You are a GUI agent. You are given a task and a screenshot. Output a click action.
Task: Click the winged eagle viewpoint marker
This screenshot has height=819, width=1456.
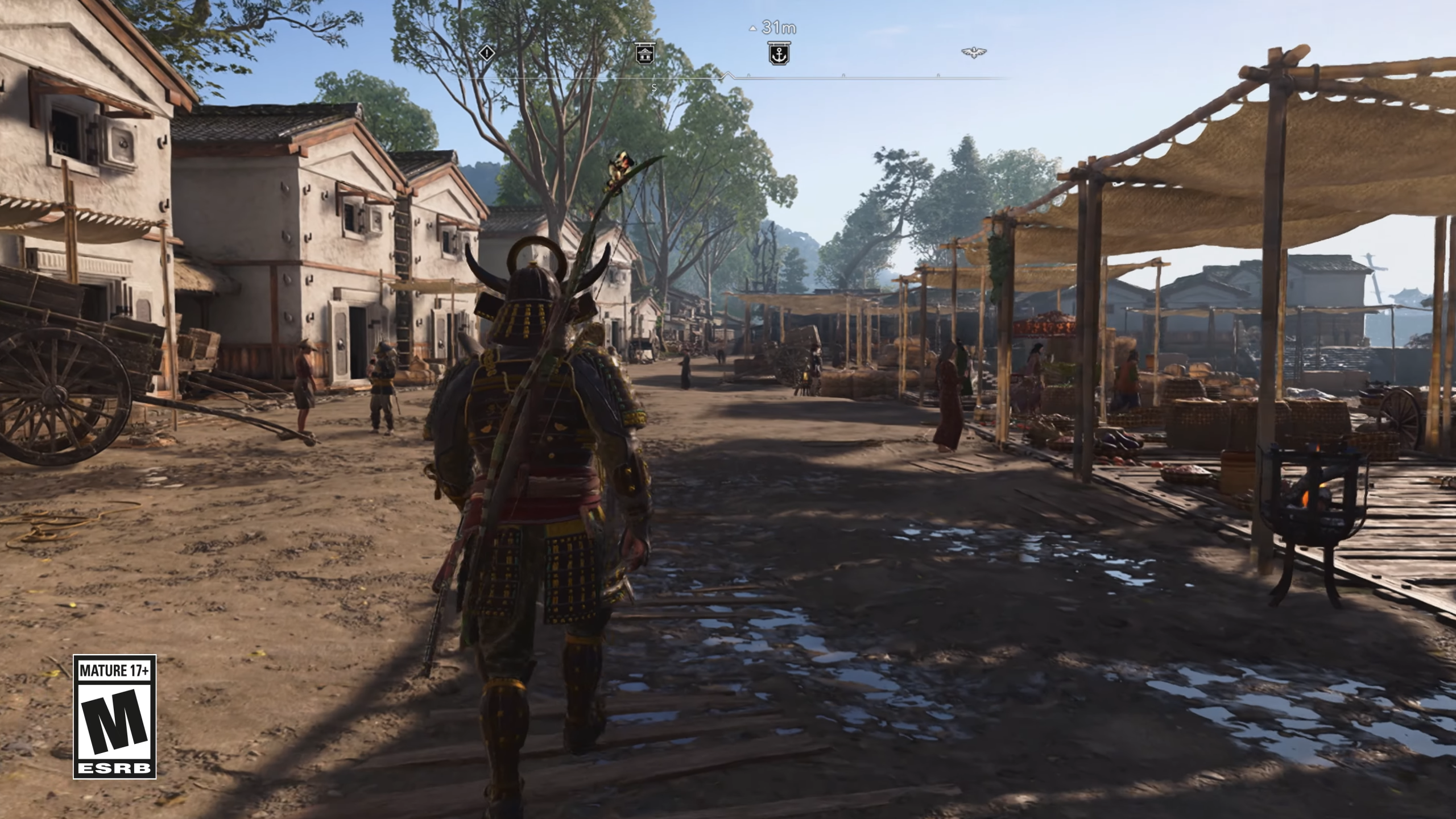tap(974, 53)
